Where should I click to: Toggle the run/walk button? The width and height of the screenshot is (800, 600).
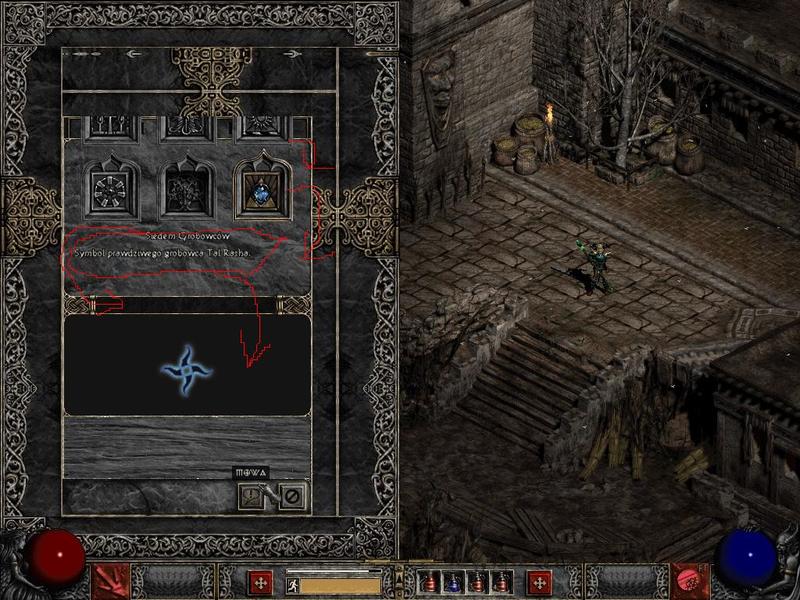coord(292,582)
